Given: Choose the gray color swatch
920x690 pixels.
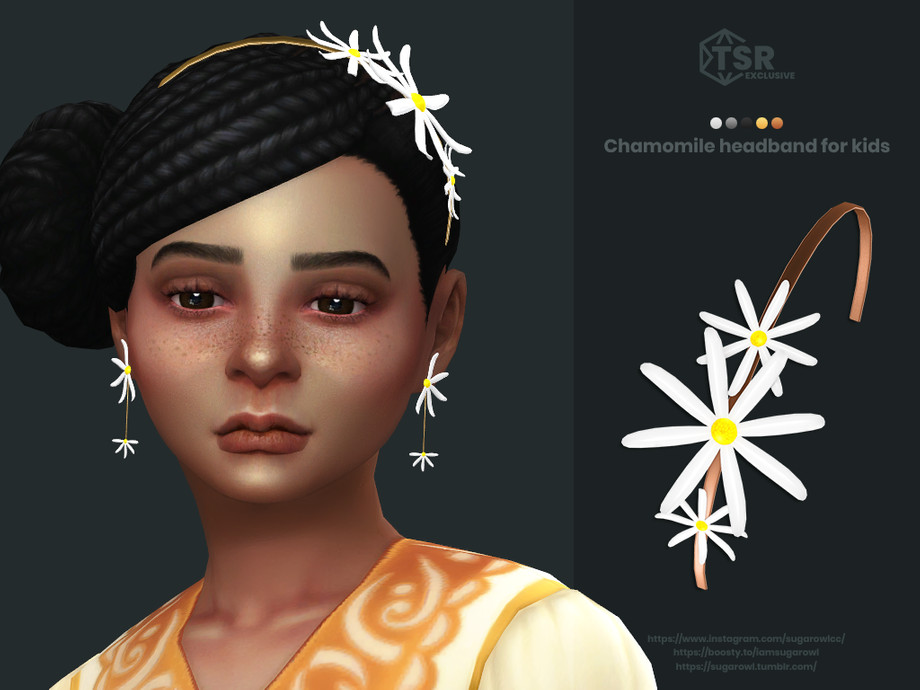Looking at the screenshot, I should tap(731, 123).
